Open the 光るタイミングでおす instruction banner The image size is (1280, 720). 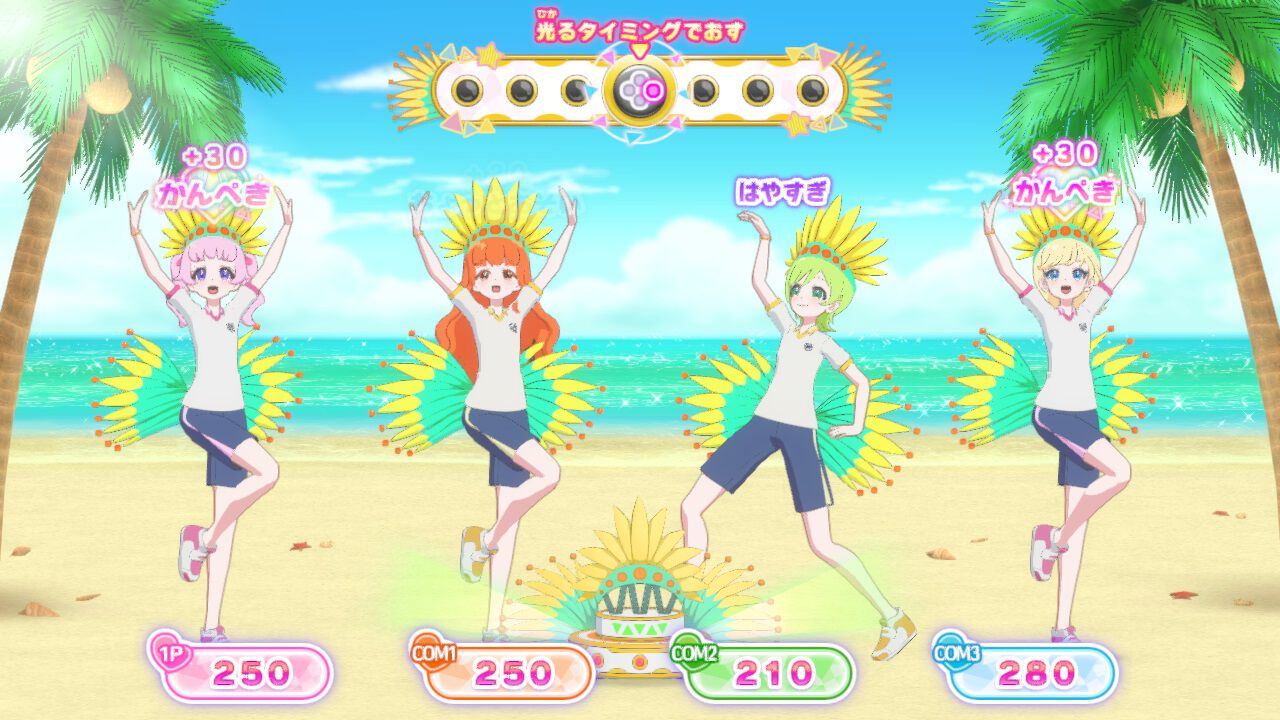point(640,32)
